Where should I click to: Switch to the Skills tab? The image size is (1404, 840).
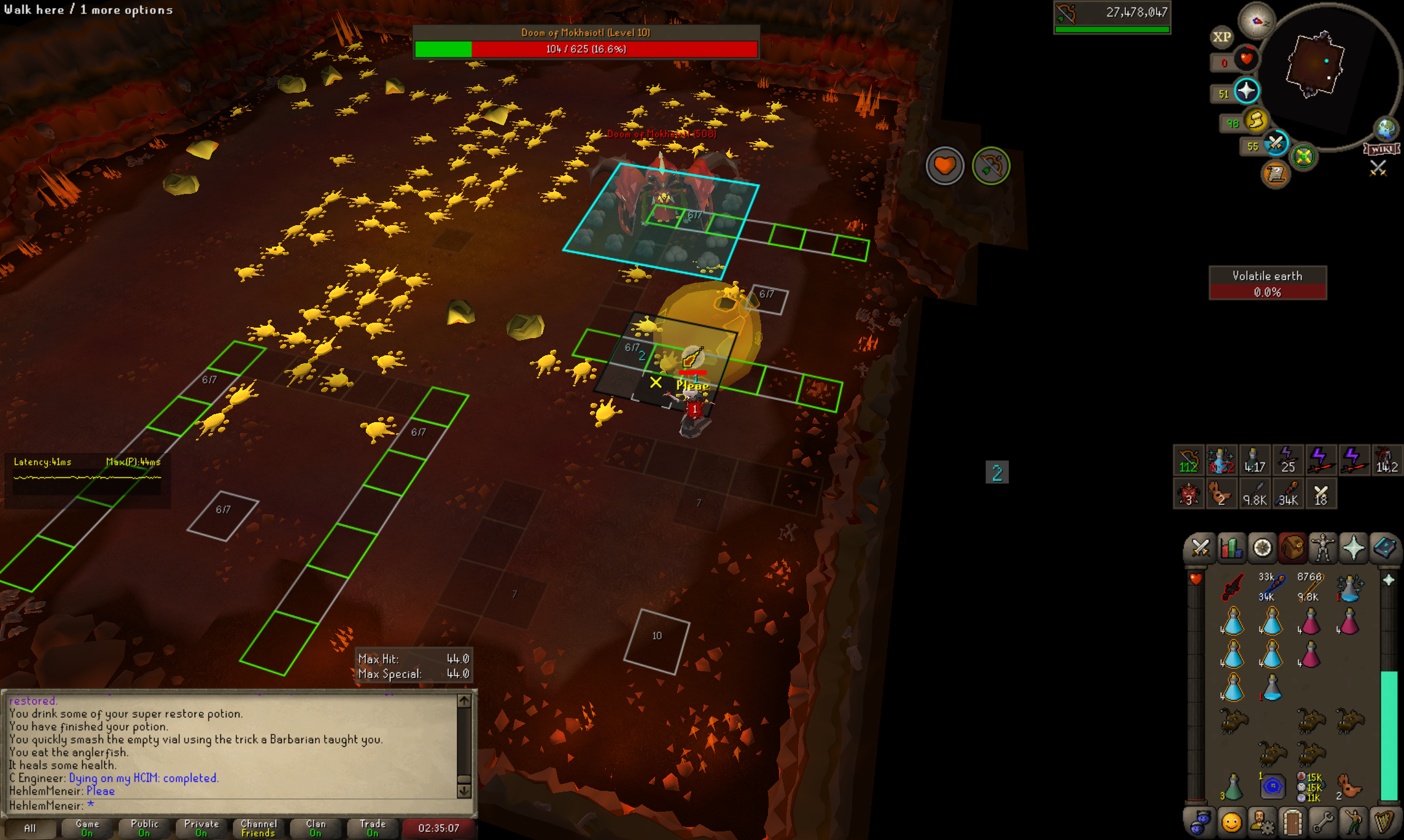click(1231, 548)
